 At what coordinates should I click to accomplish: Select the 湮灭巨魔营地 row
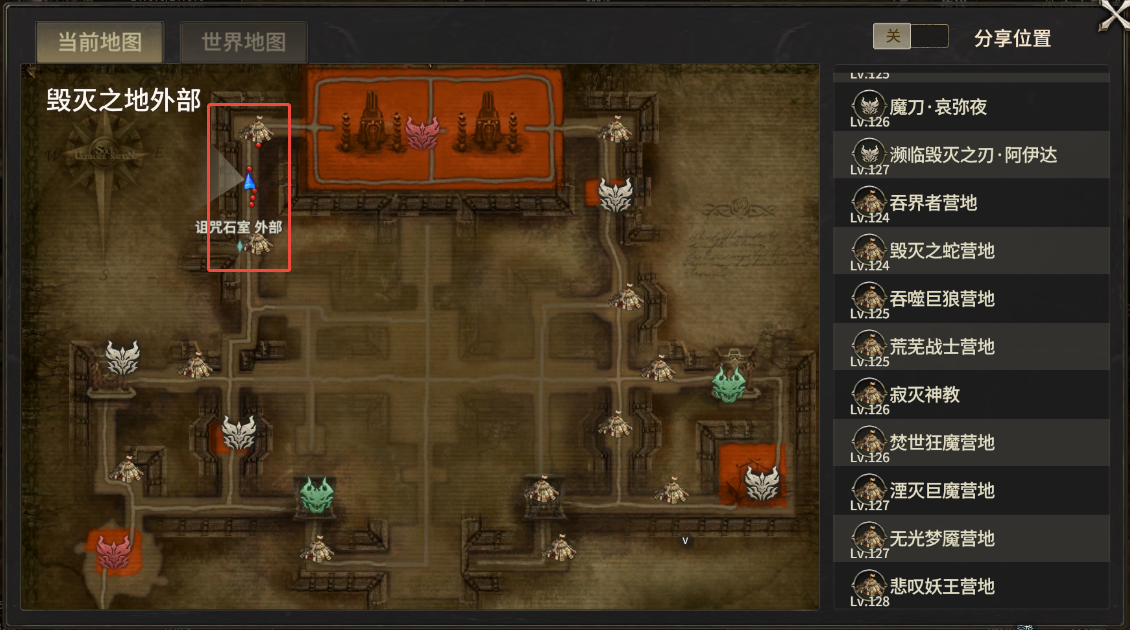pyautogui.click(x=941, y=491)
